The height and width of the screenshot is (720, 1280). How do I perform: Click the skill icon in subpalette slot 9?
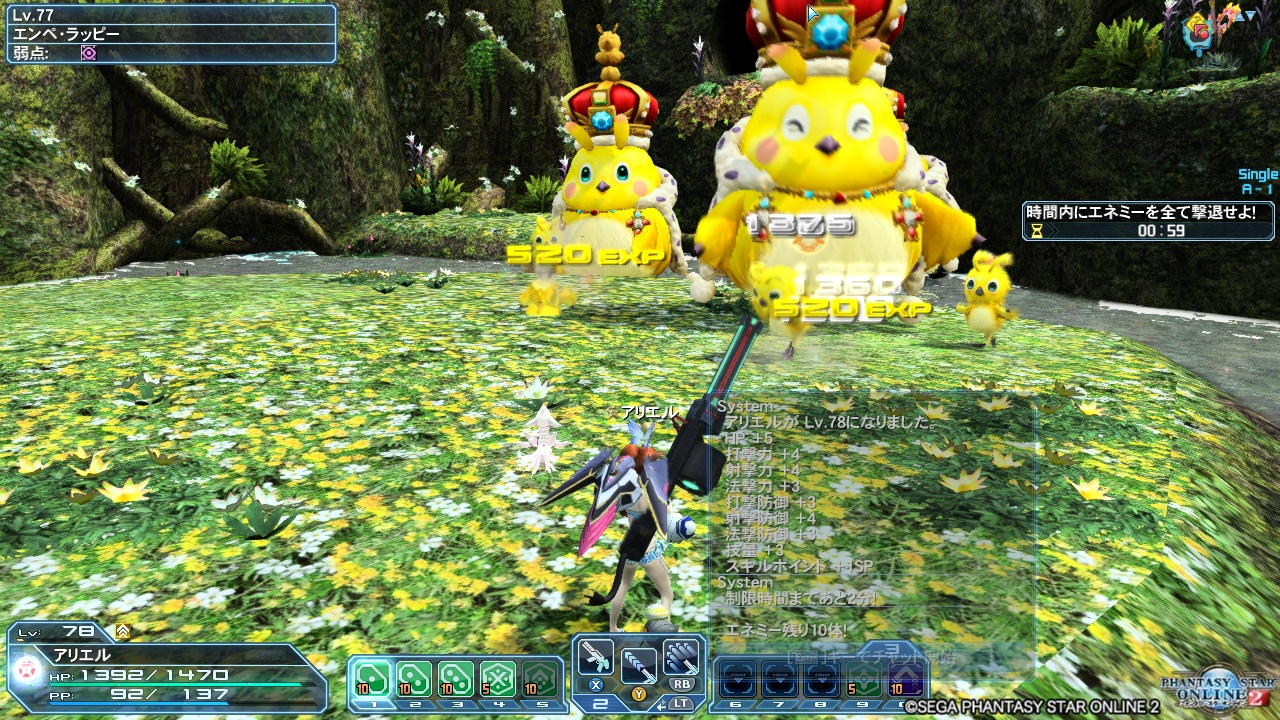point(863,678)
